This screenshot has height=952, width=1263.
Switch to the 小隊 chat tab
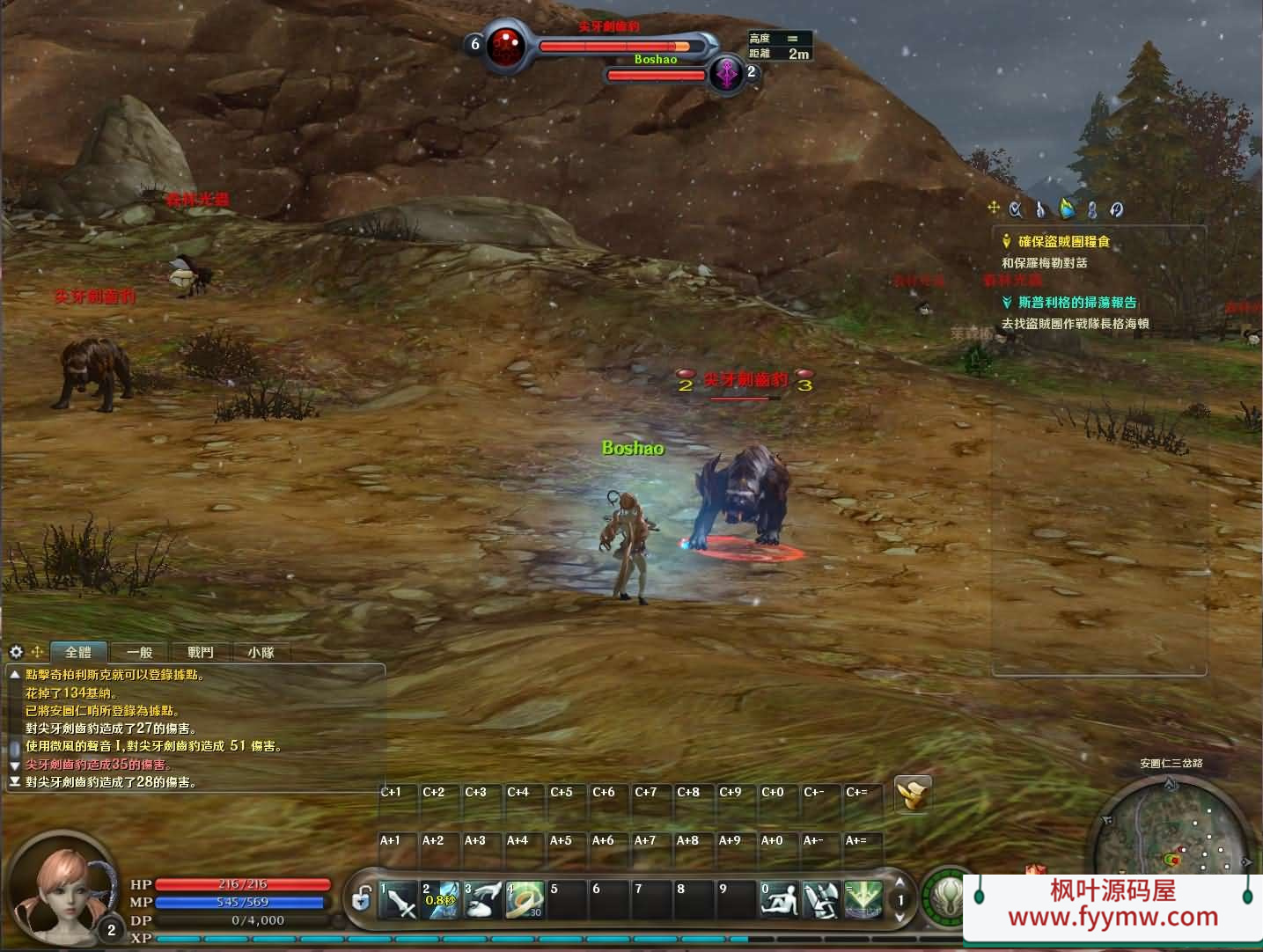tap(260, 652)
